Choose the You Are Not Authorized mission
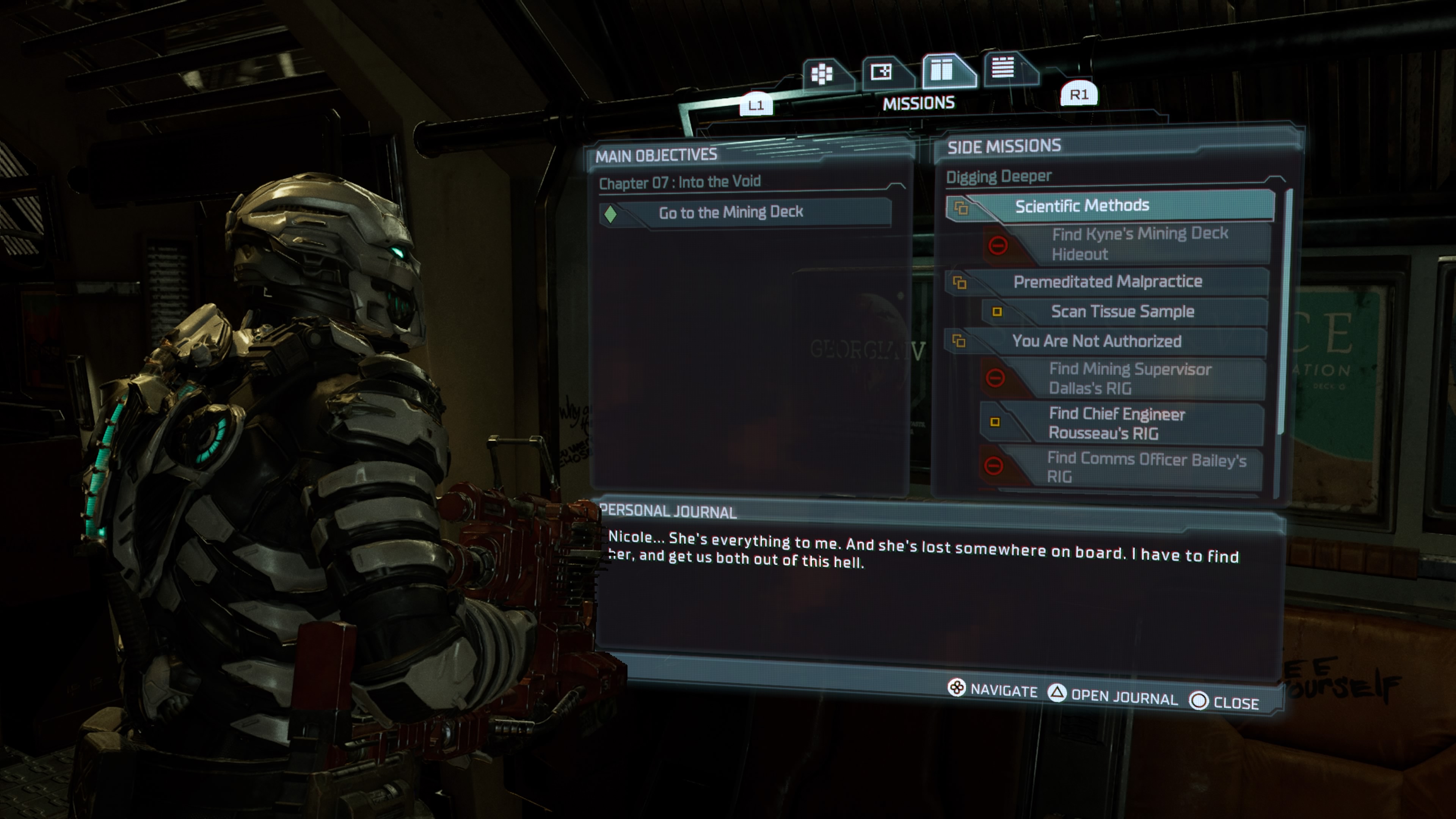The width and height of the screenshot is (1456, 819). pyautogui.click(x=1097, y=341)
